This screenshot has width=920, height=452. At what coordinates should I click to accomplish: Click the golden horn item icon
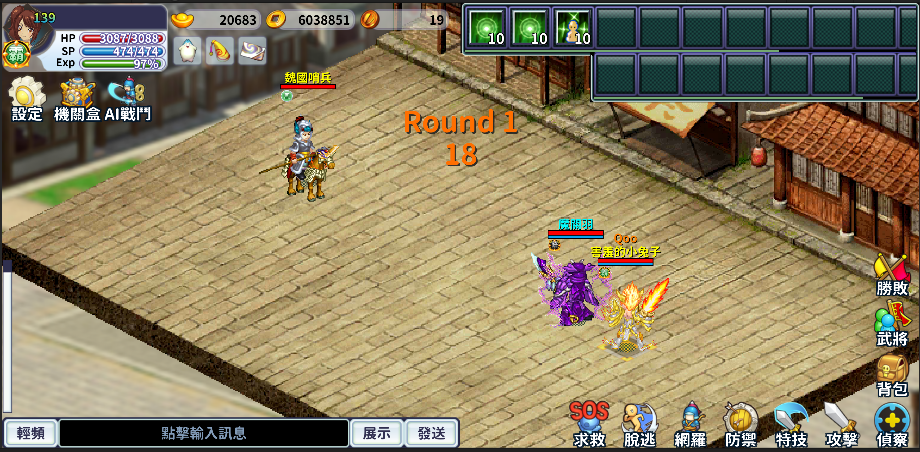click(x=220, y=50)
